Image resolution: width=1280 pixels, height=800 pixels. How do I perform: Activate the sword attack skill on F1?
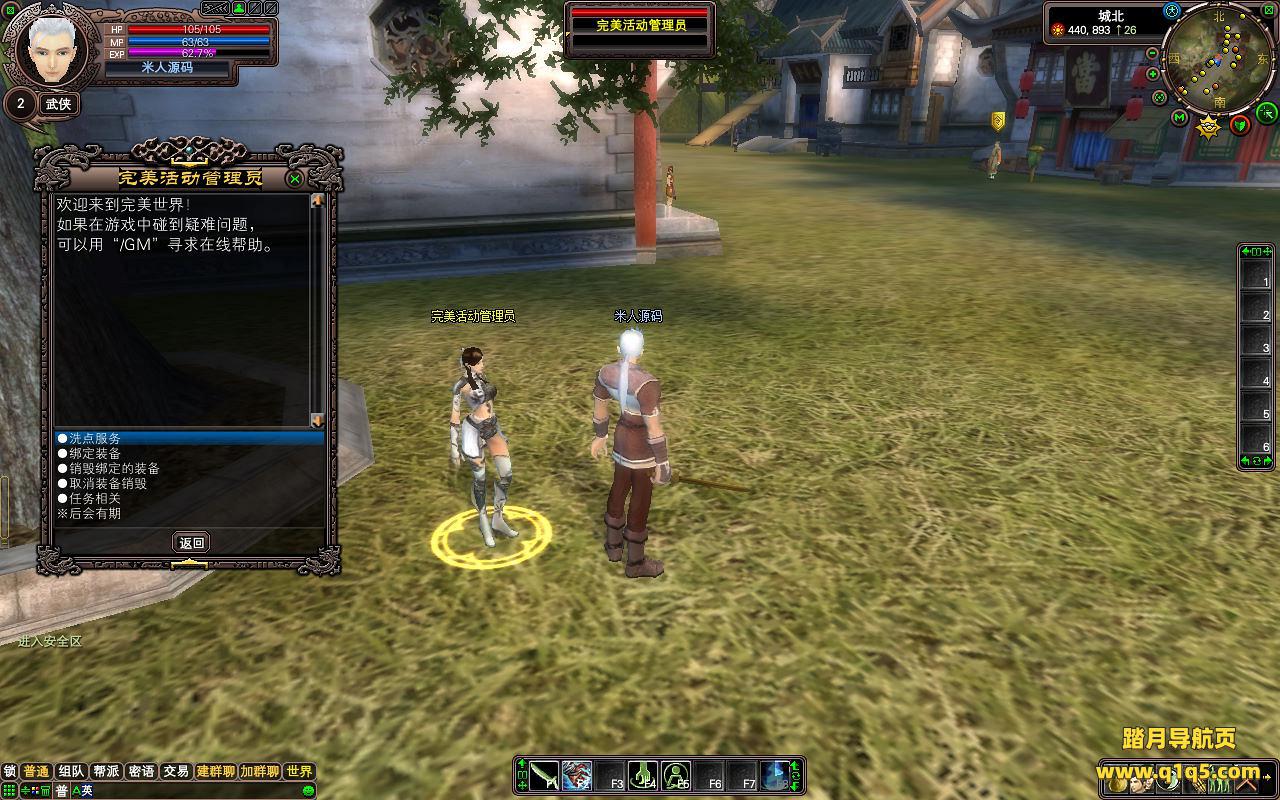pos(544,775)
